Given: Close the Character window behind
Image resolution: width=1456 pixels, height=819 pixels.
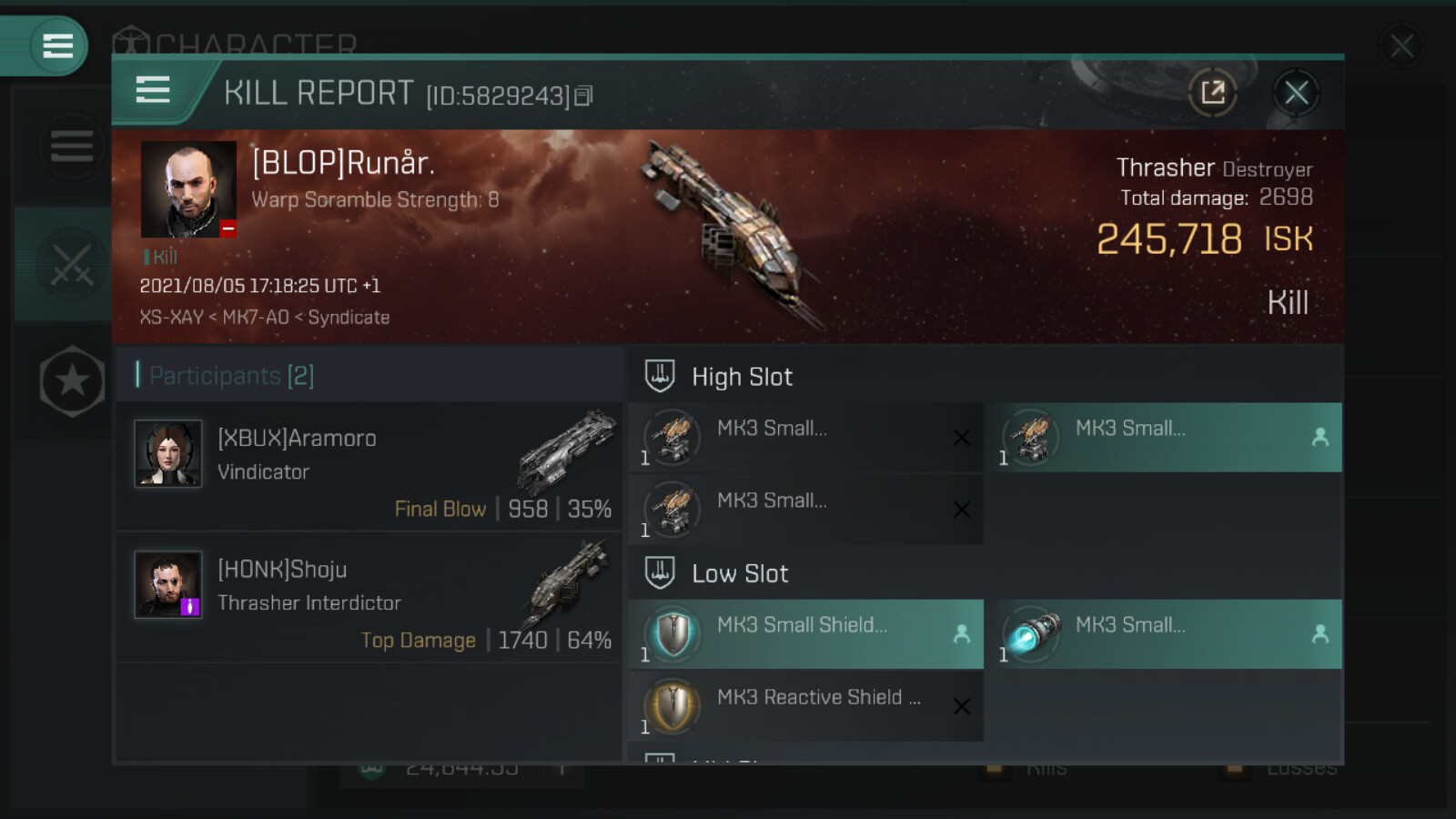Looking at the screenshot, I should pos(1401,45).
